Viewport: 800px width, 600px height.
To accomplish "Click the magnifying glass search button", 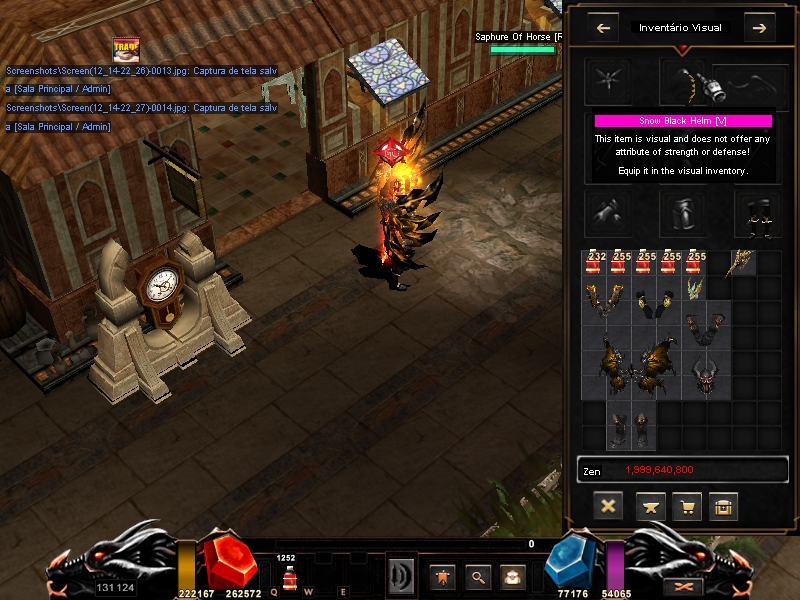I will [x=477, y=576].
